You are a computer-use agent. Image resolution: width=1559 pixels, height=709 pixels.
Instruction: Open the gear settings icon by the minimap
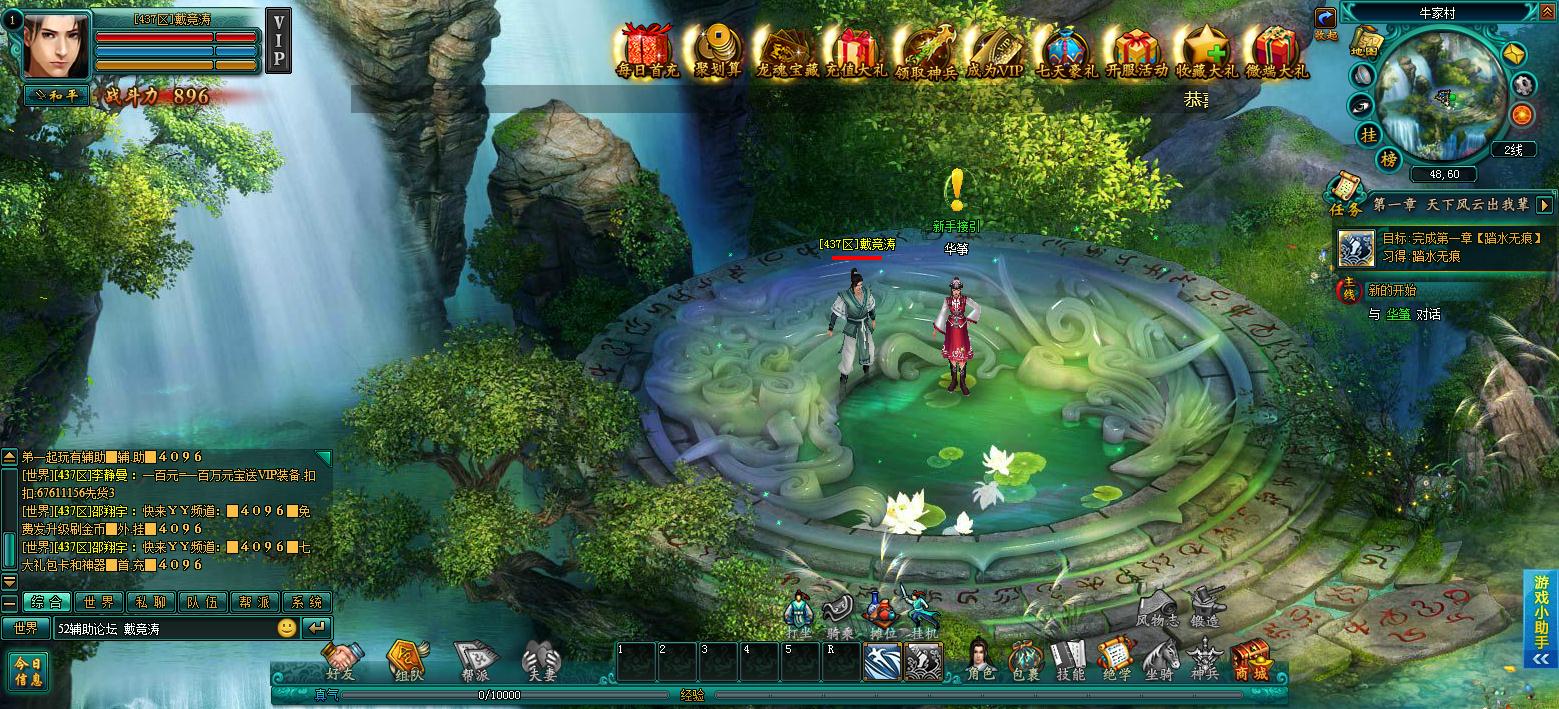pyautogui.click(x=1522, y=85)
